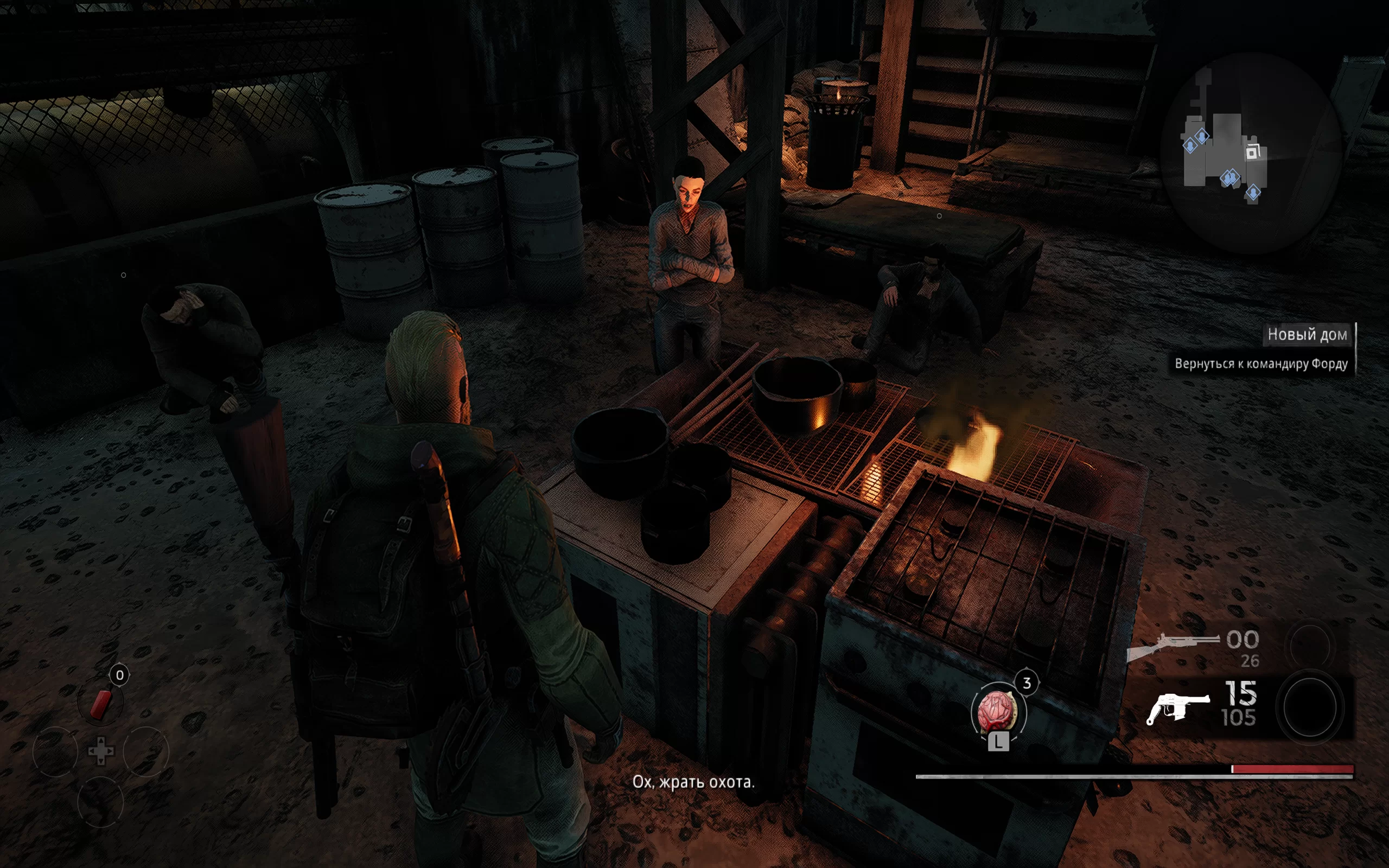
Task: Select the 'Новый дом' quest title
Action: click(1307, 335)
